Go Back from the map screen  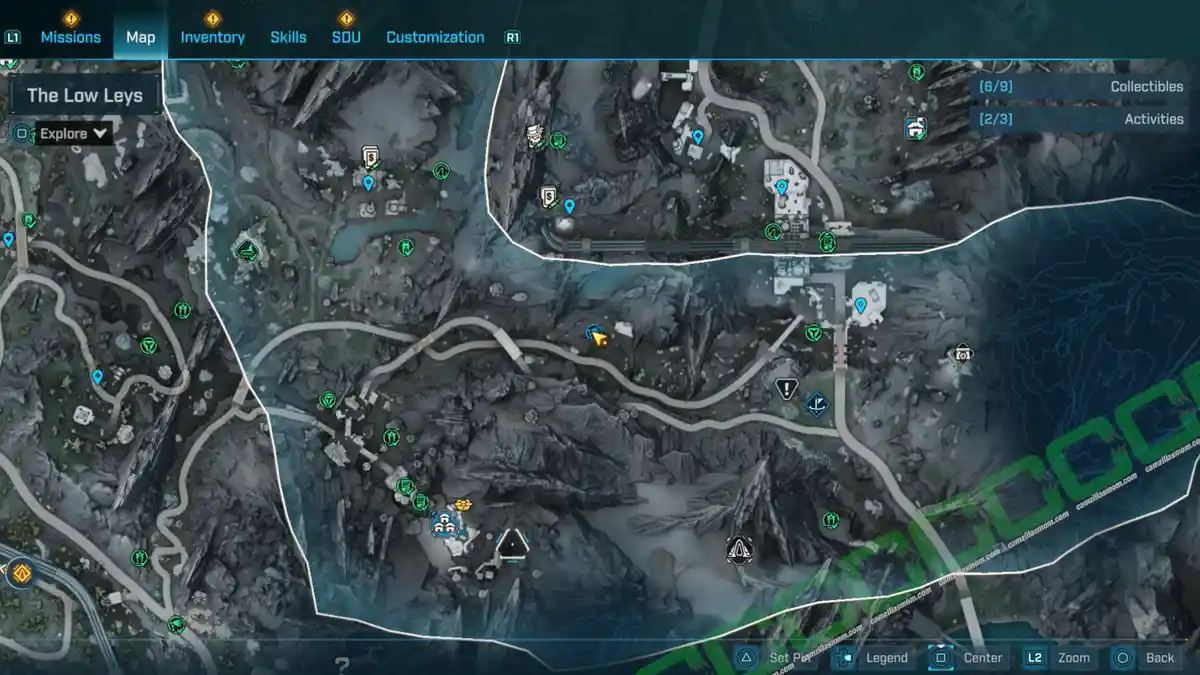tap(1146, 657)
